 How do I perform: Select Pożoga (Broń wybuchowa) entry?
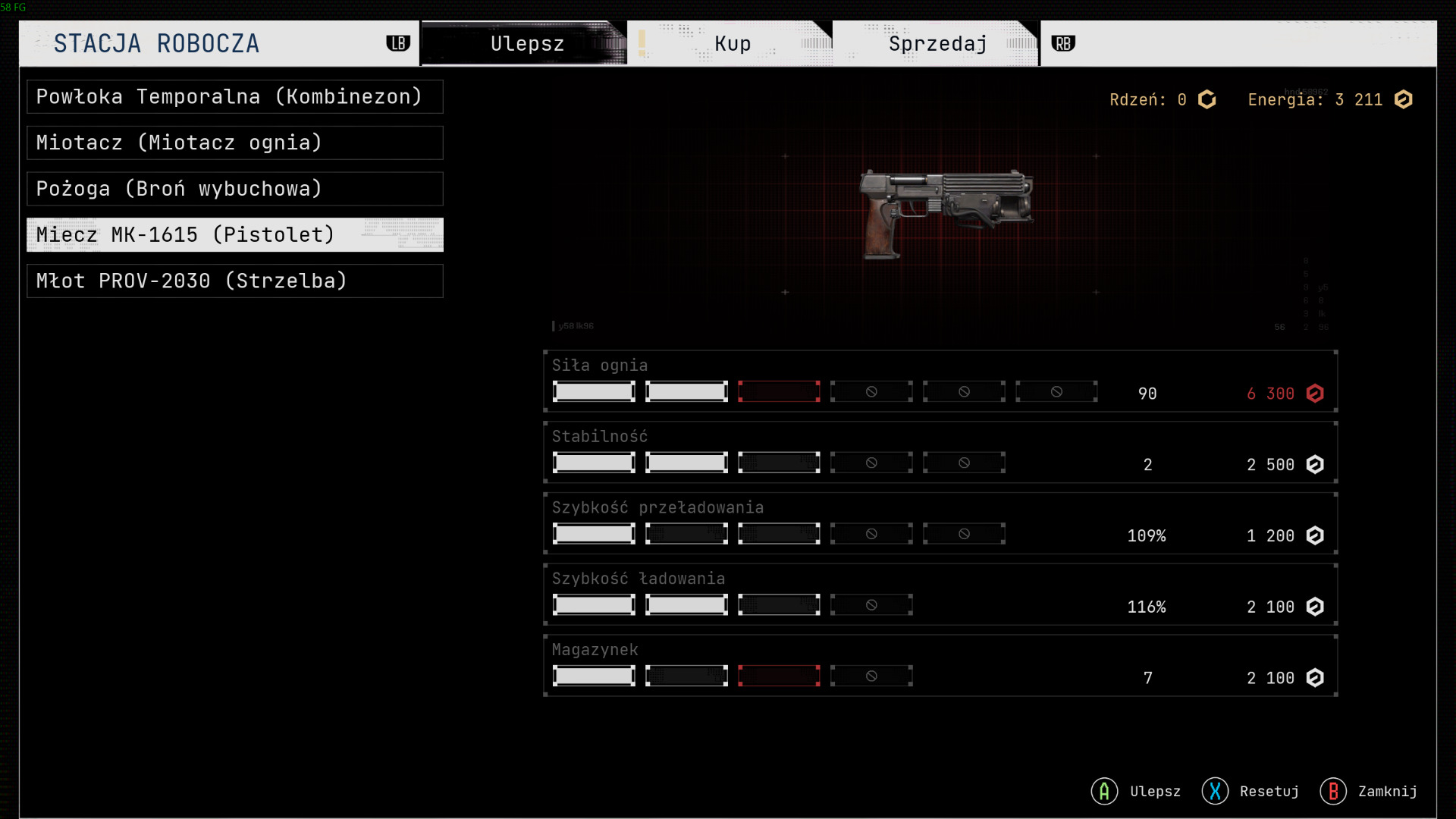[x=234, y=189]
